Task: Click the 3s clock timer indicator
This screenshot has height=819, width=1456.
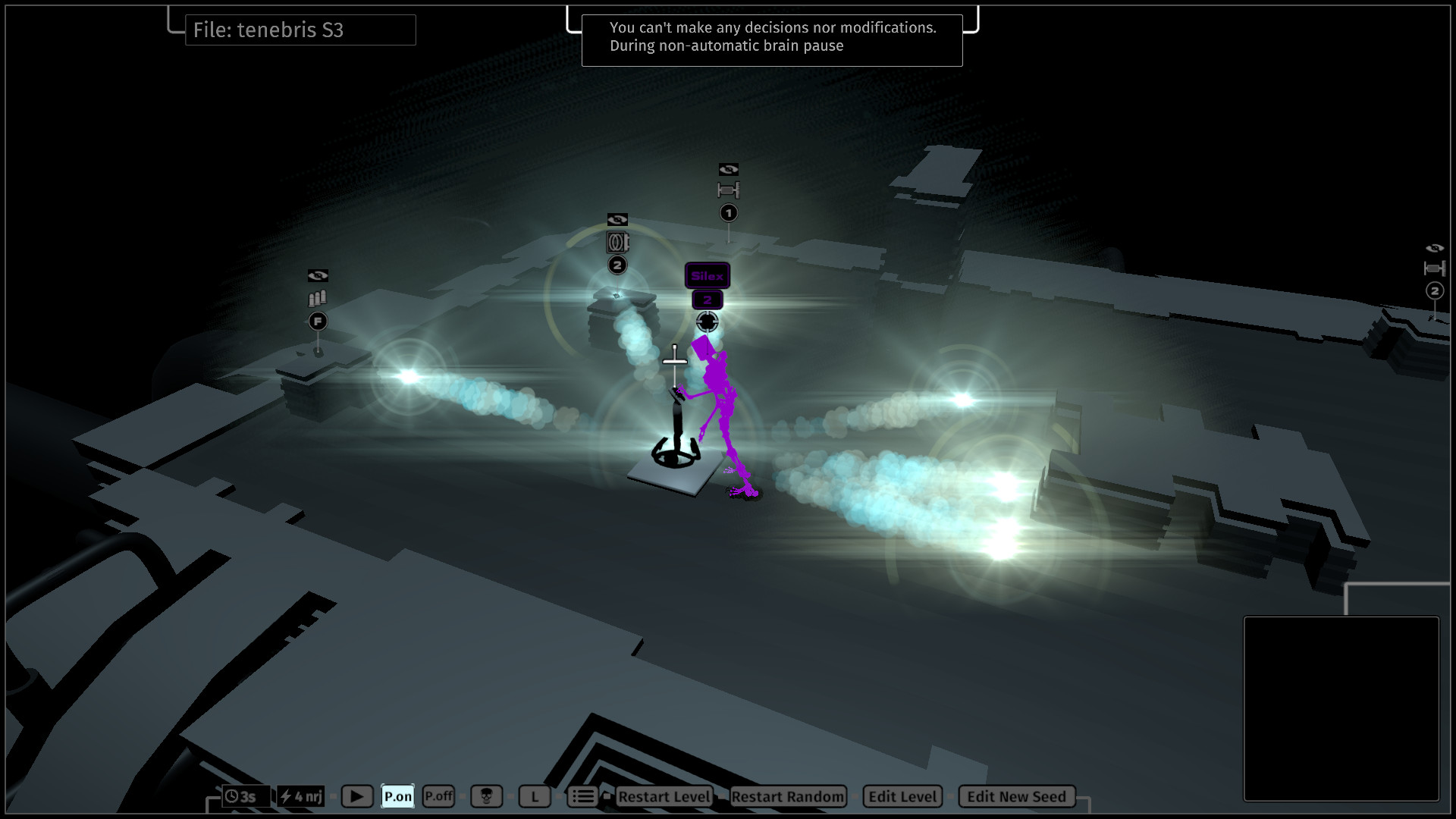Action: [245, 796]
